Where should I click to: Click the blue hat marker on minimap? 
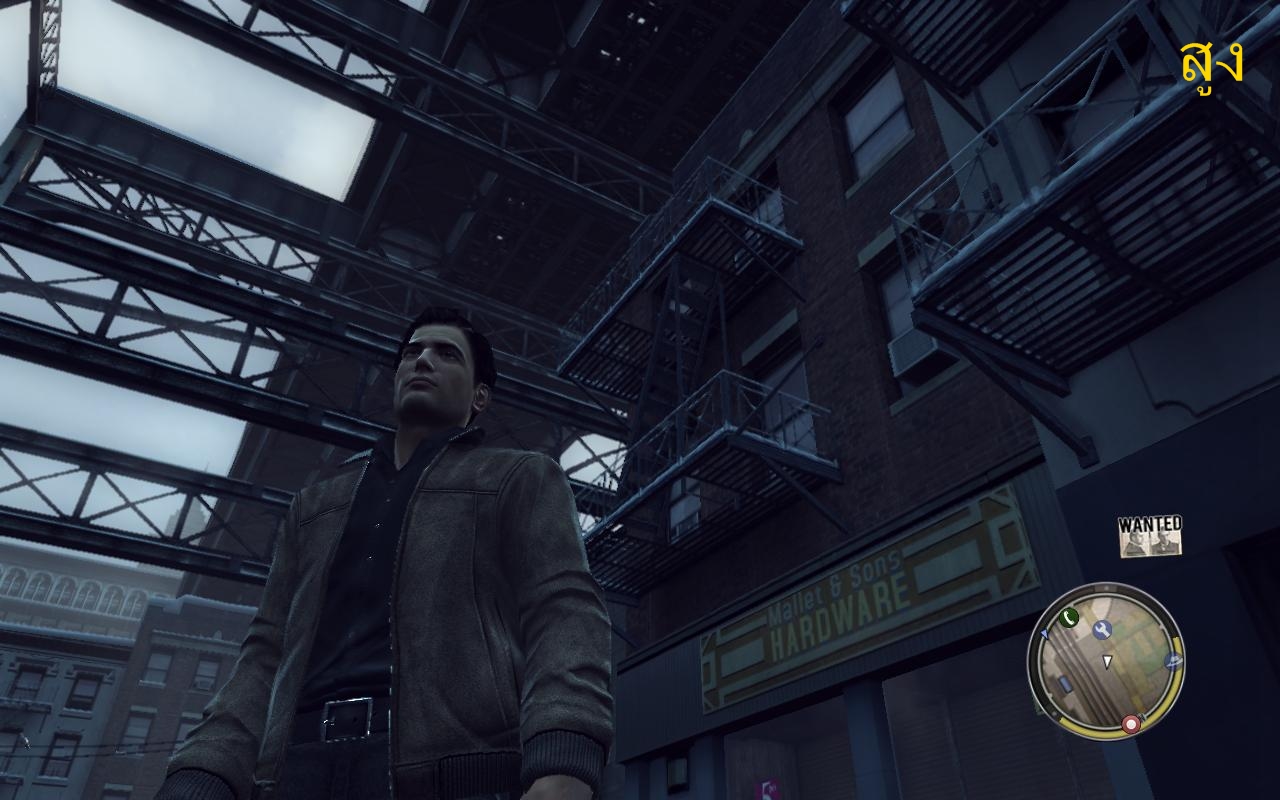pyautogui.click(x=1173, y=662)
